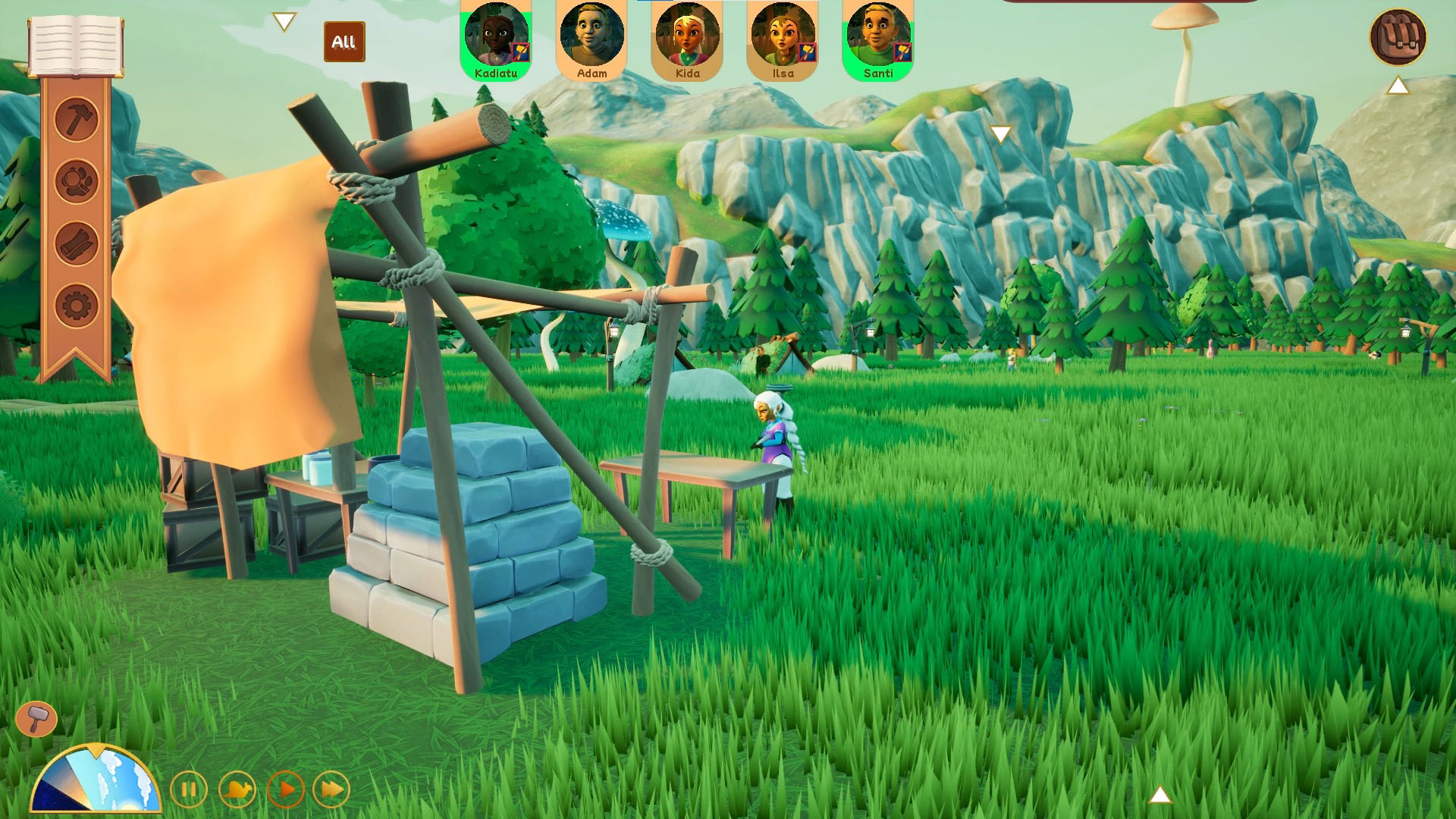The height and width of the screenshot is (819, 1456).
Task: Select Kadiatu's portrait
Action: (x=496, y=39)
